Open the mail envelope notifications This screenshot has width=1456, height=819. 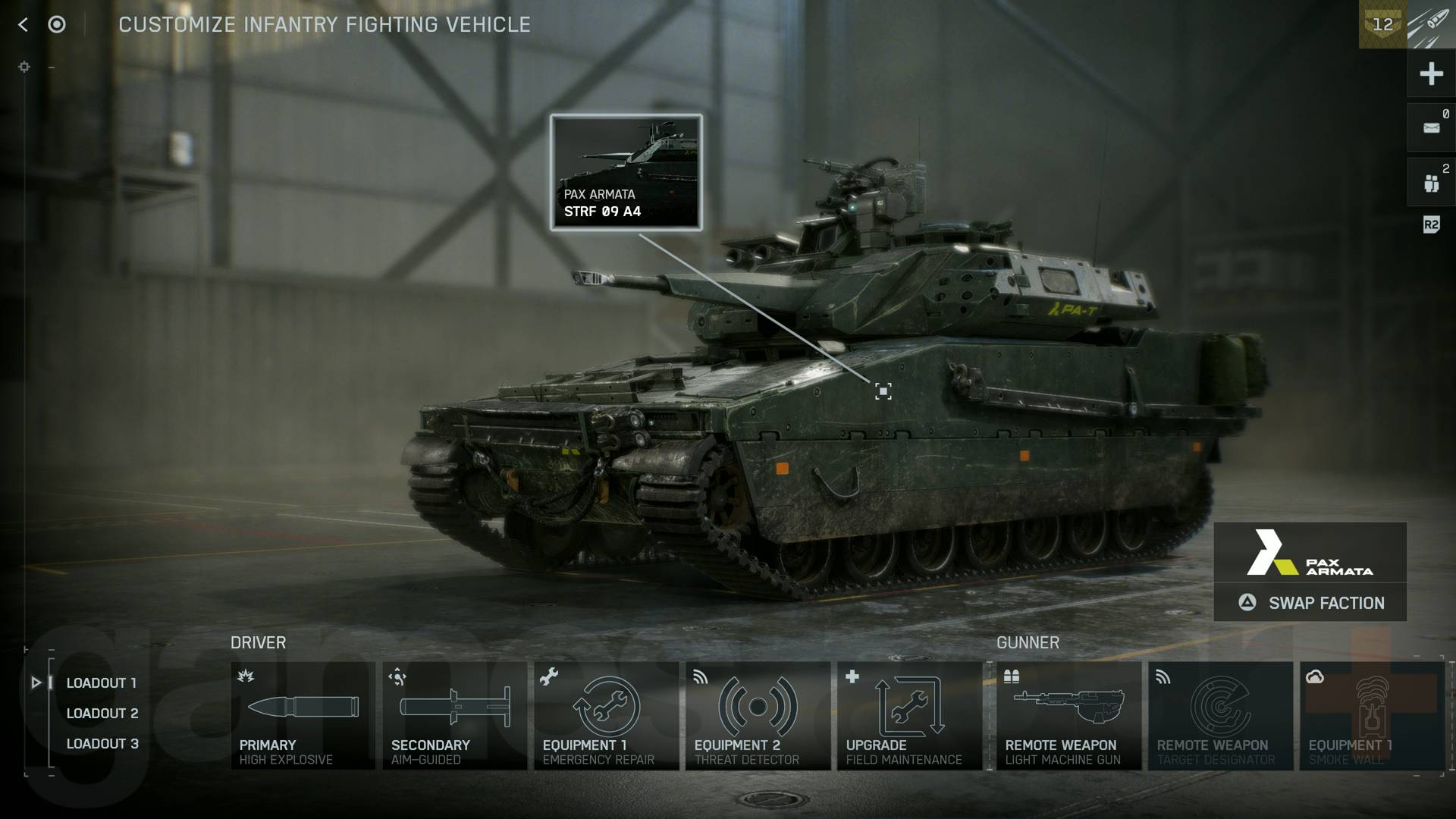pyautogui.click(x=1431, y=127)
